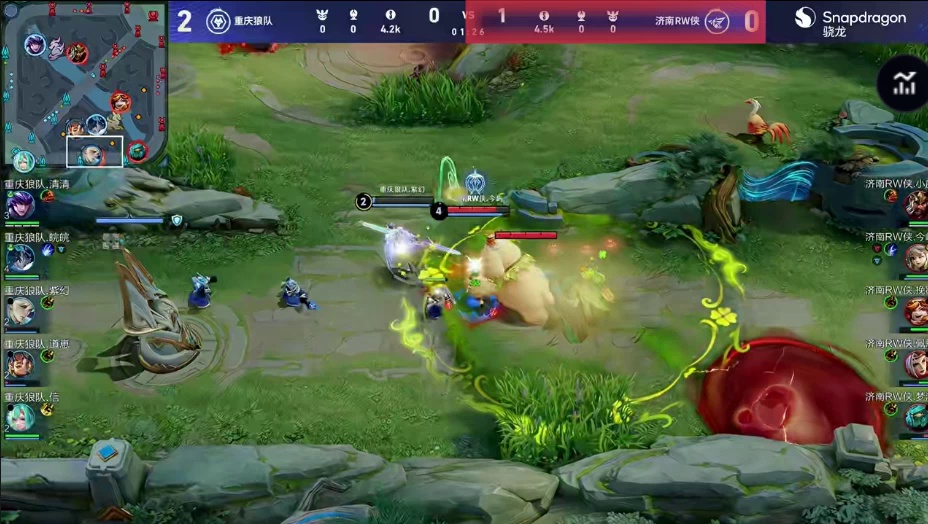Image resolution: width=928 pixels, height=524 pixels.
Task: Click the Snapdragon 骁龙 sponsor logo
Action: [850, 22]
